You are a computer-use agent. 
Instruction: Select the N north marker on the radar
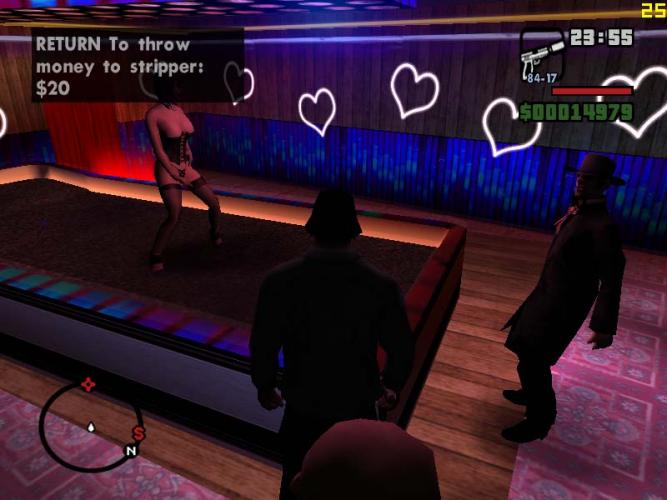tap(130, 452)
